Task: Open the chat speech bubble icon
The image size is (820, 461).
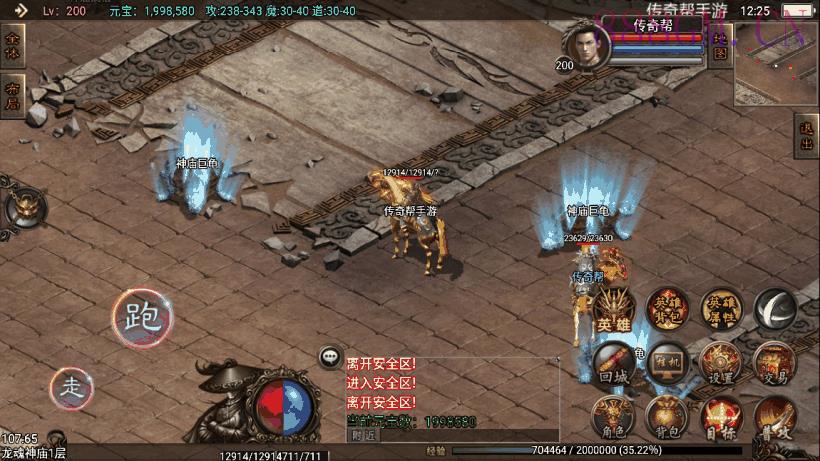Action: 329,356
